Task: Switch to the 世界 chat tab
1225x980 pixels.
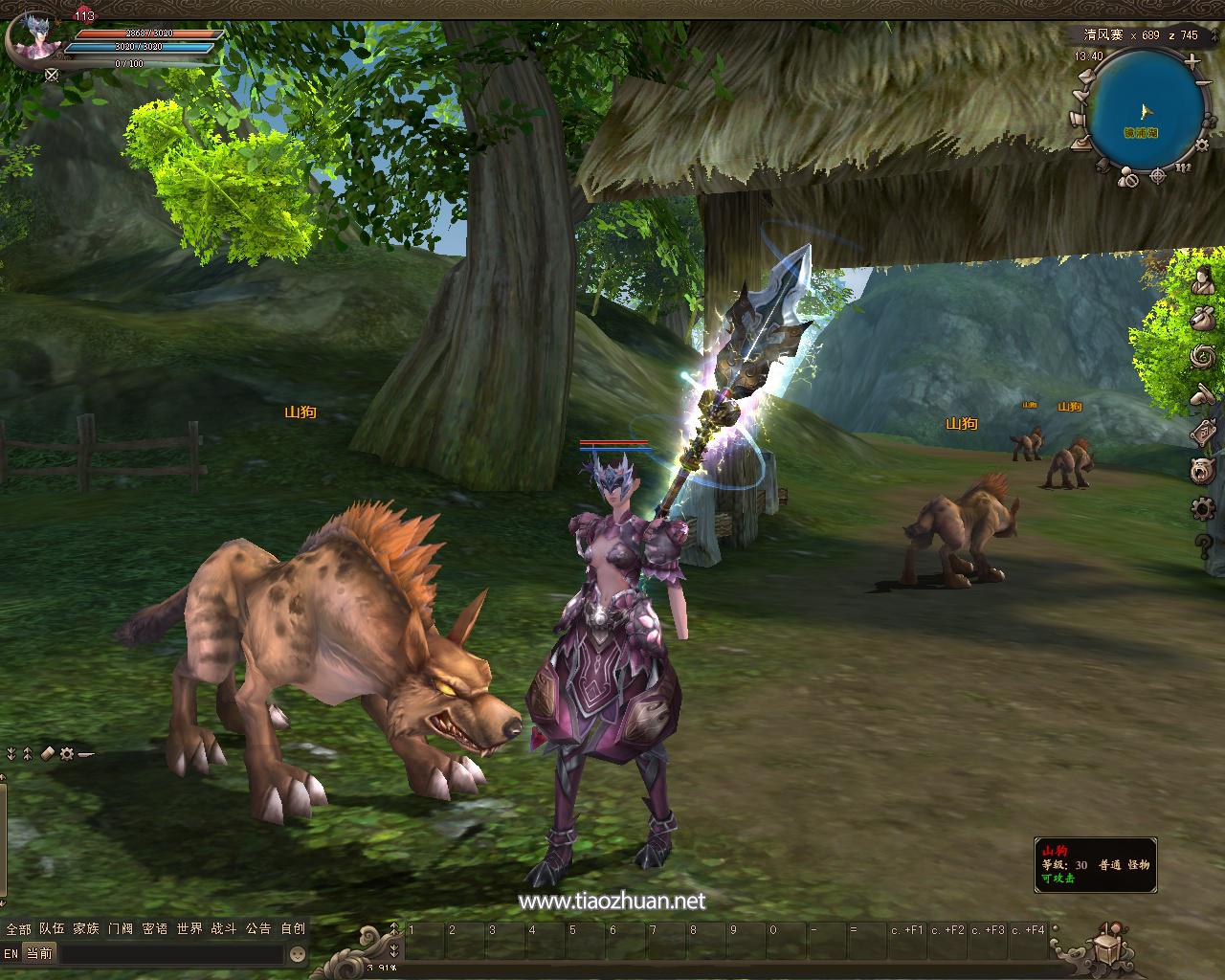Action: [x=189, y=928]
